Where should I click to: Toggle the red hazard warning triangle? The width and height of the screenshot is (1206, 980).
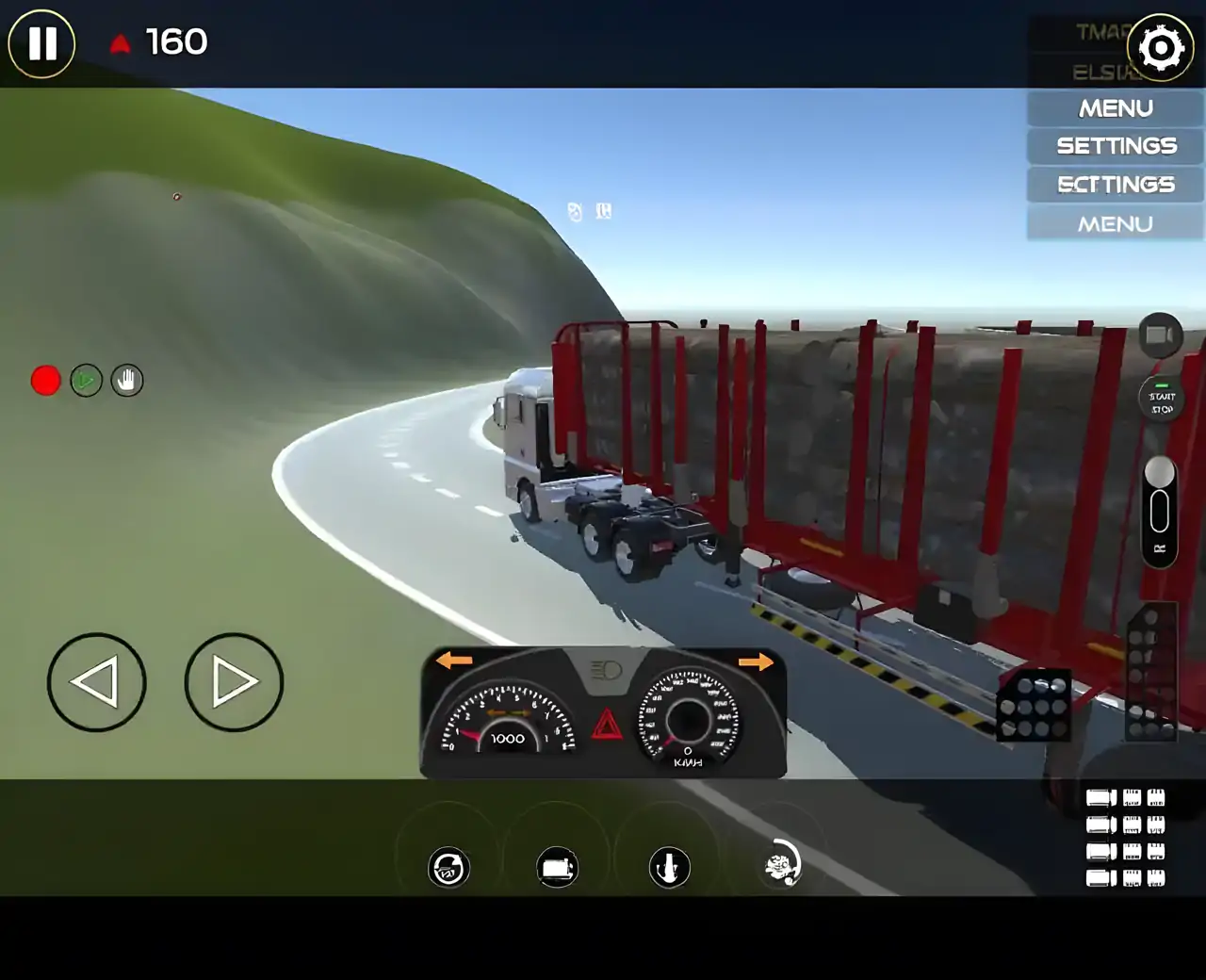[606, 725]
